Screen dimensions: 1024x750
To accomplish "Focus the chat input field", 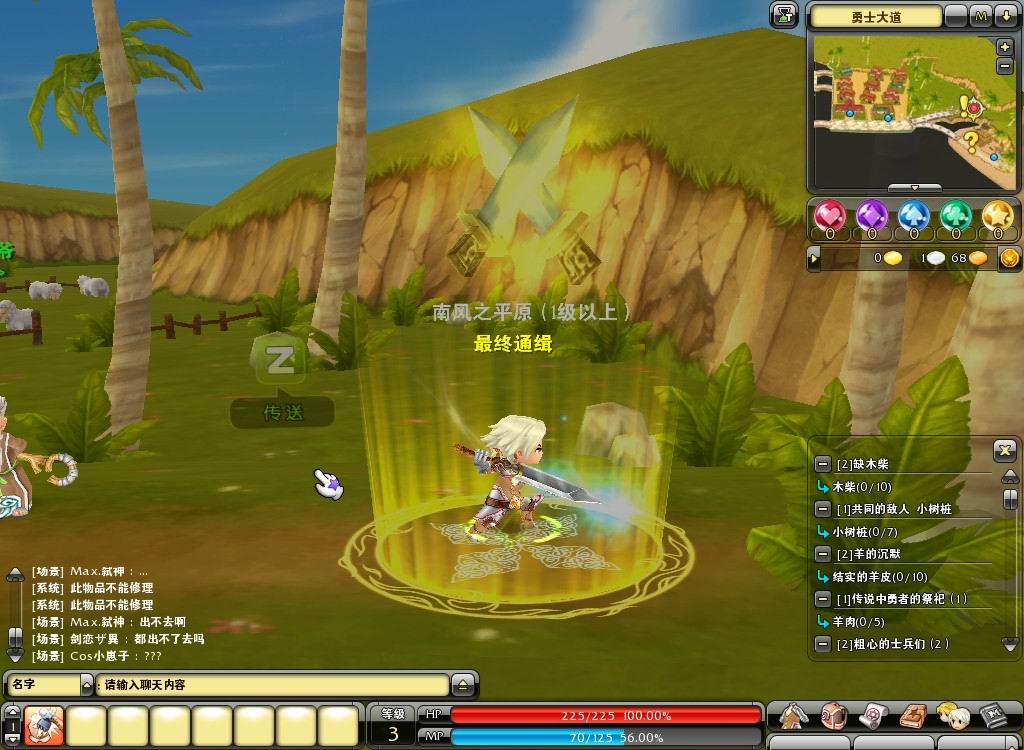I will [x=272, y=685].
